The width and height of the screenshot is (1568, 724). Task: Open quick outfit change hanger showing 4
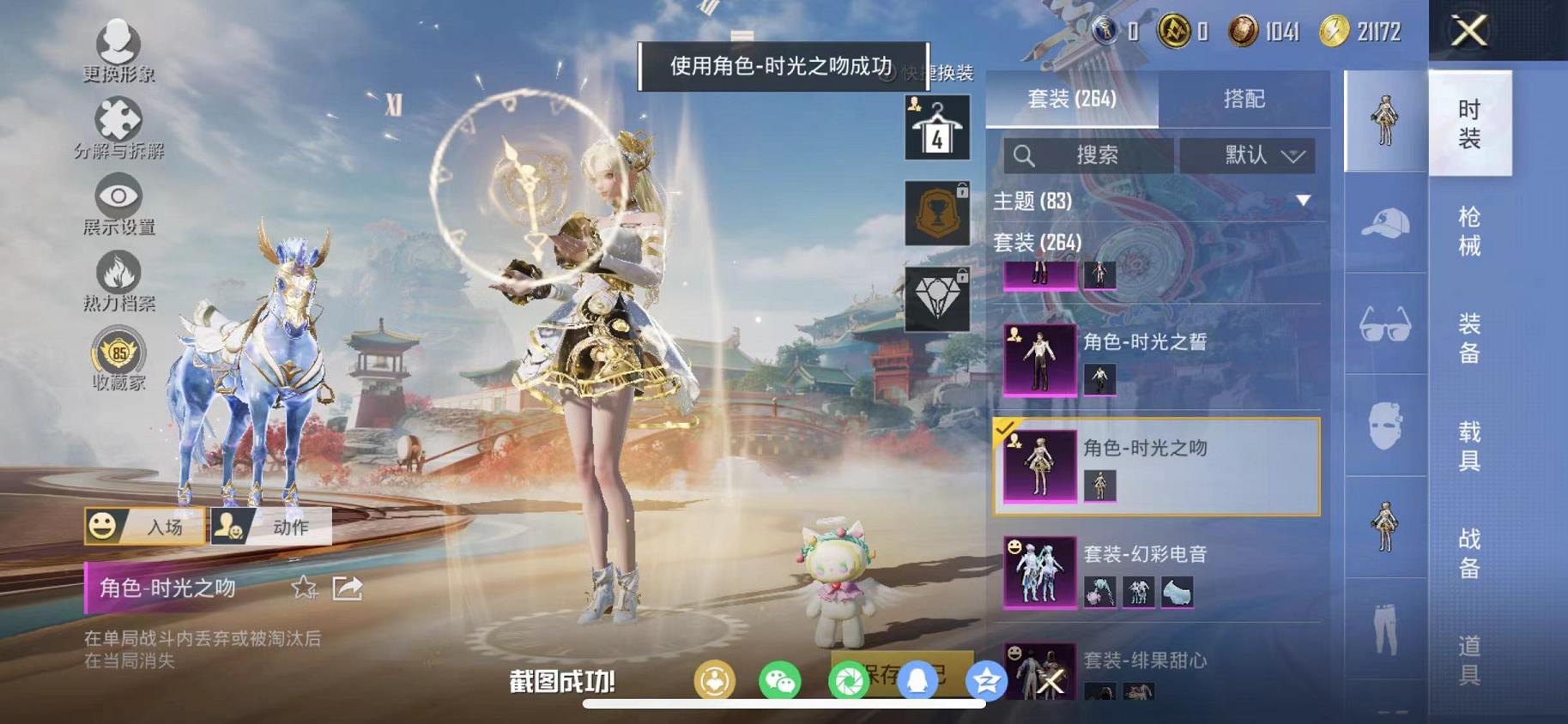[x=935, y=127]
